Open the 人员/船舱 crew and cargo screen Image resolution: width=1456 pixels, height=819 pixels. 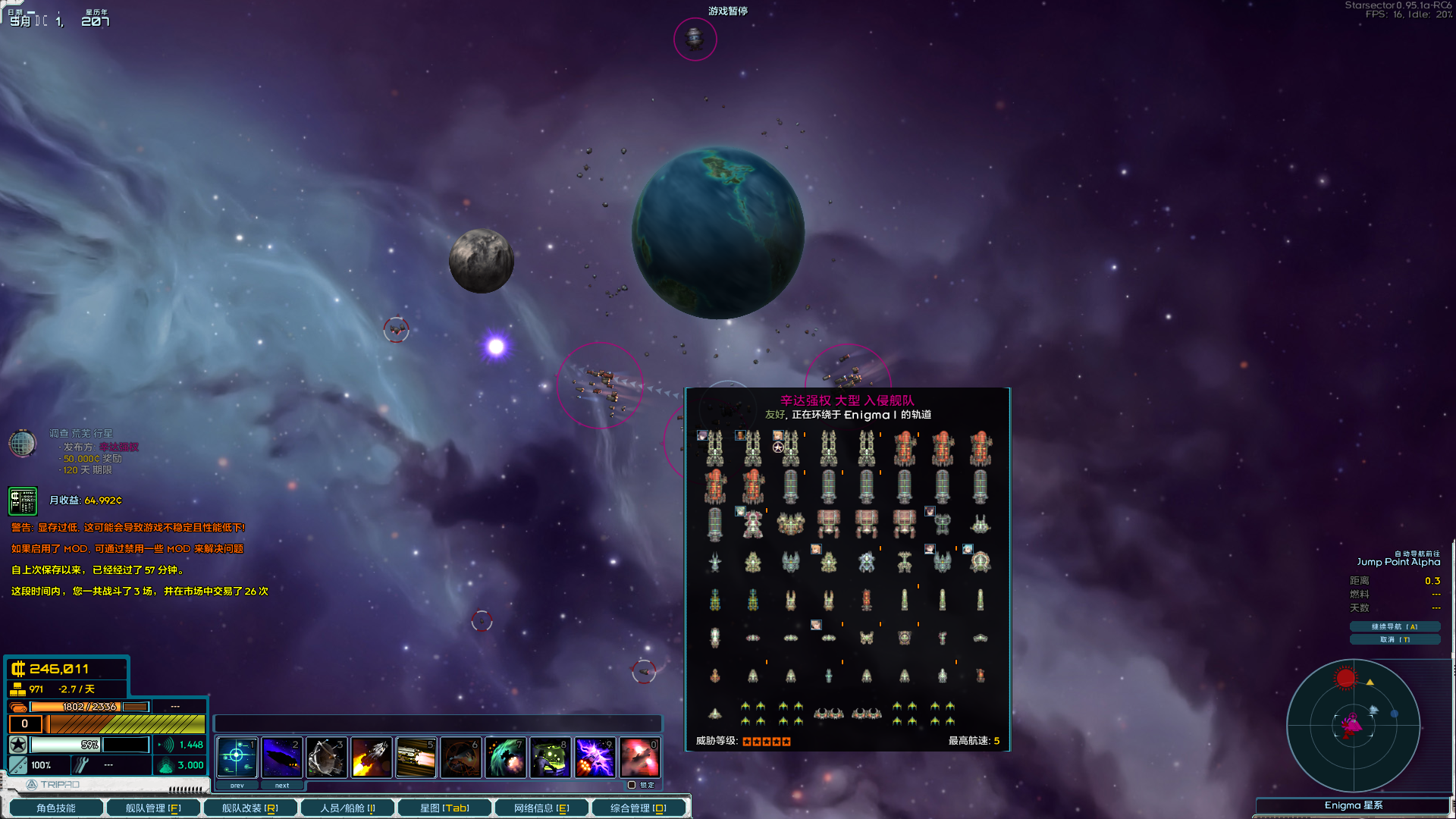[347, 808]
